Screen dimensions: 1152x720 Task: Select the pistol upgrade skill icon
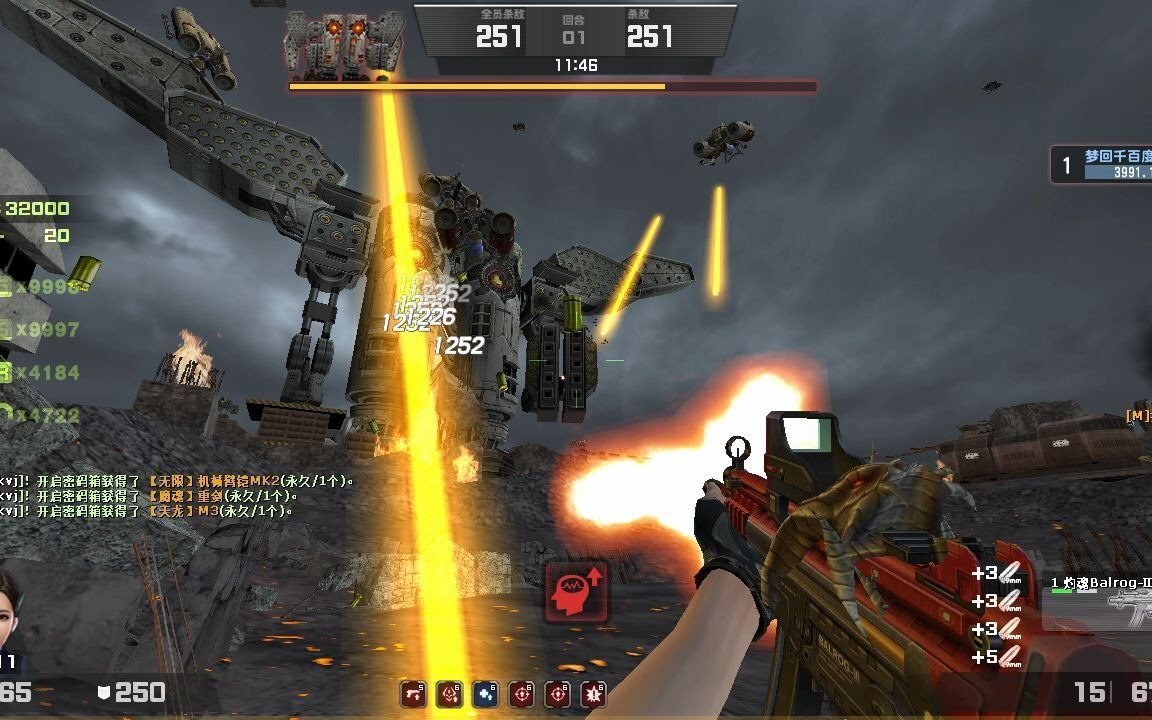coord(413,693)
